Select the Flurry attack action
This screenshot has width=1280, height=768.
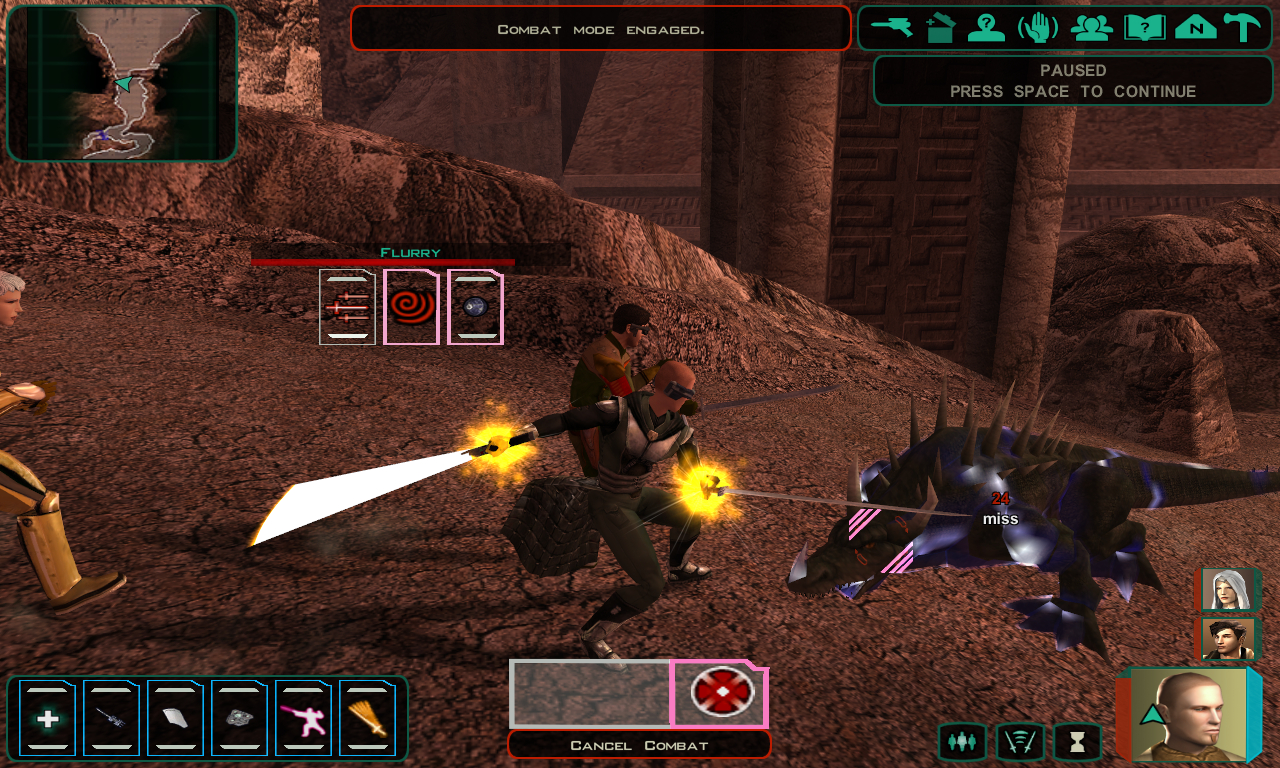pos(347,307)
